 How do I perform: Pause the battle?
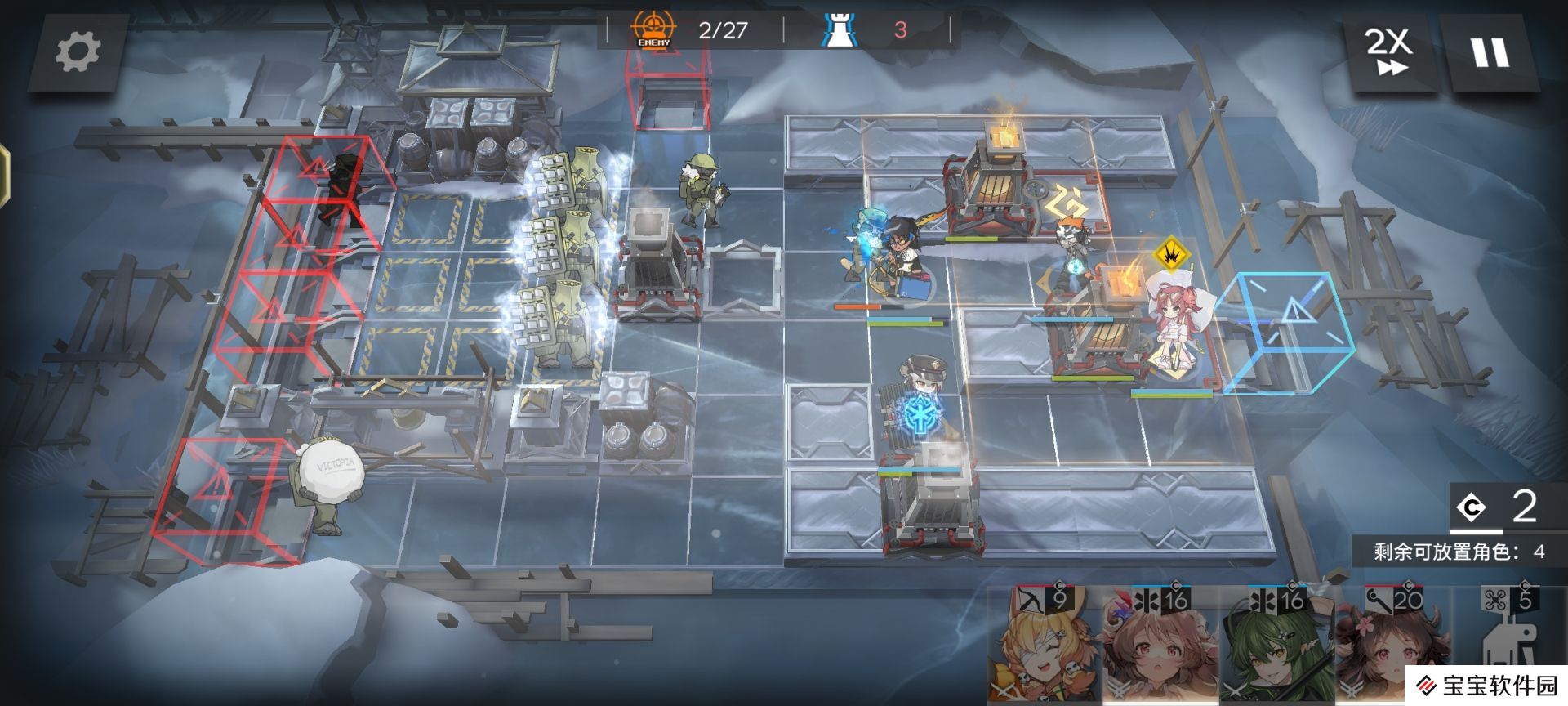(1490, 52)
